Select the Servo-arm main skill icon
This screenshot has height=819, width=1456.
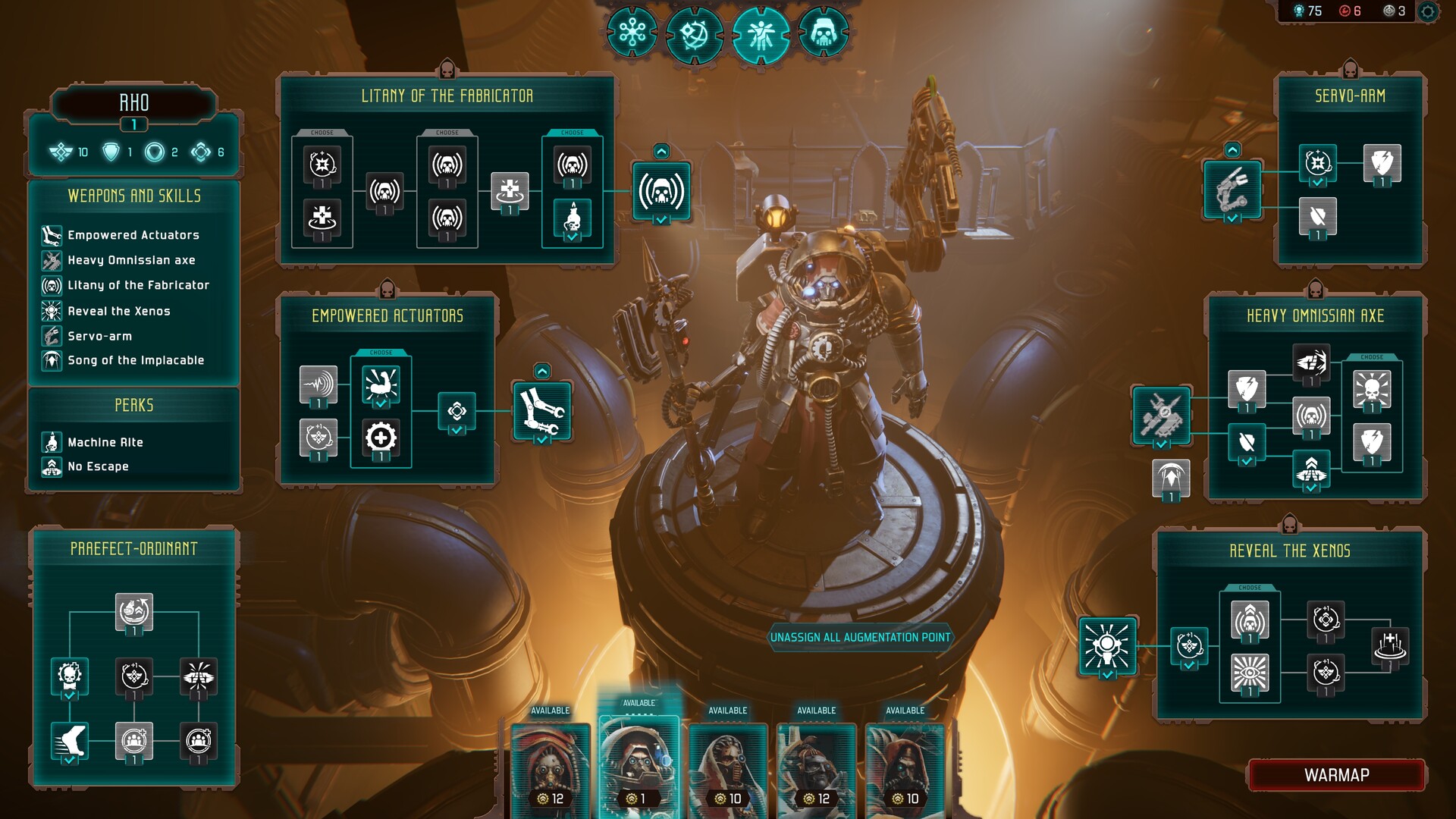pyautogui.click(x=1232, y=190)
